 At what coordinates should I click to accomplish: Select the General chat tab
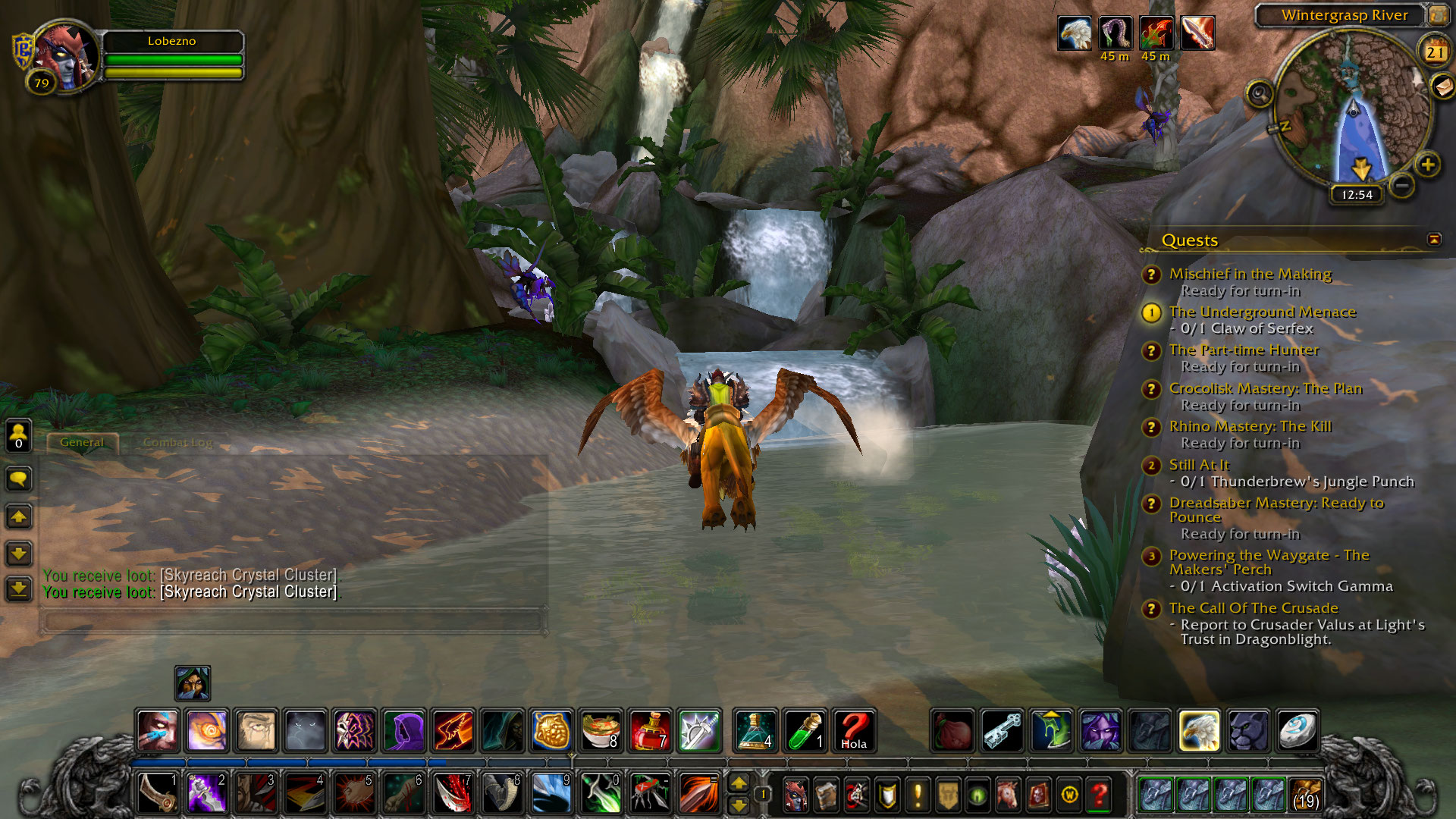click(82, 442)
